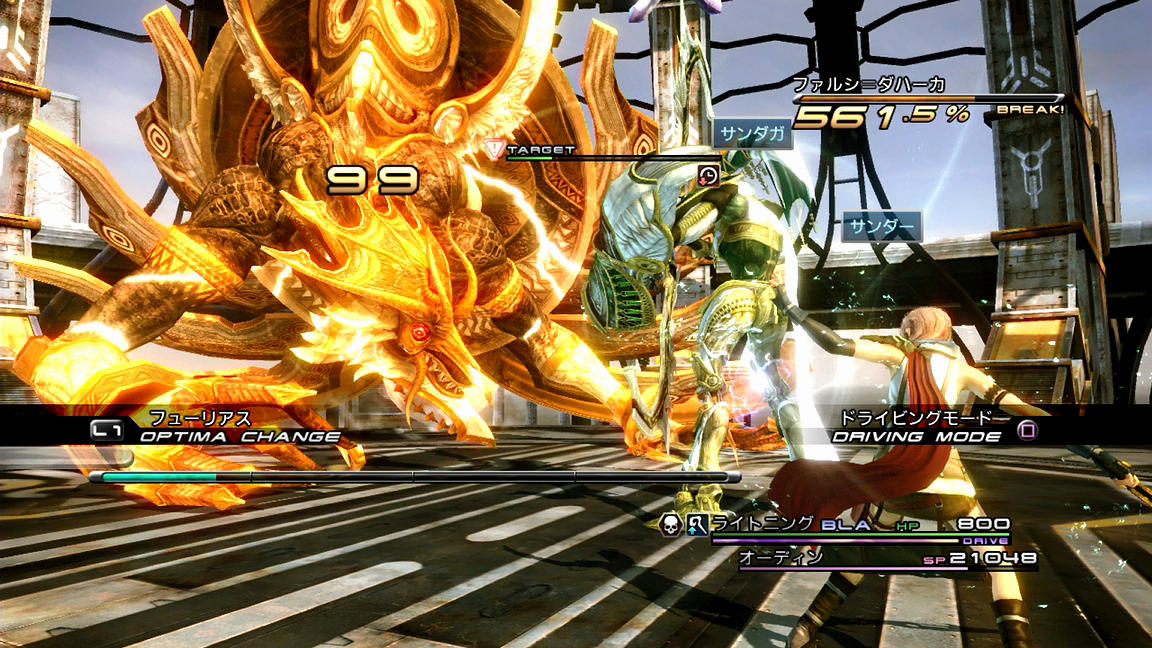The width and height of the screenshot is (1152, 648).
Task: Select the Optima Change command
Action: coord(238,436)
